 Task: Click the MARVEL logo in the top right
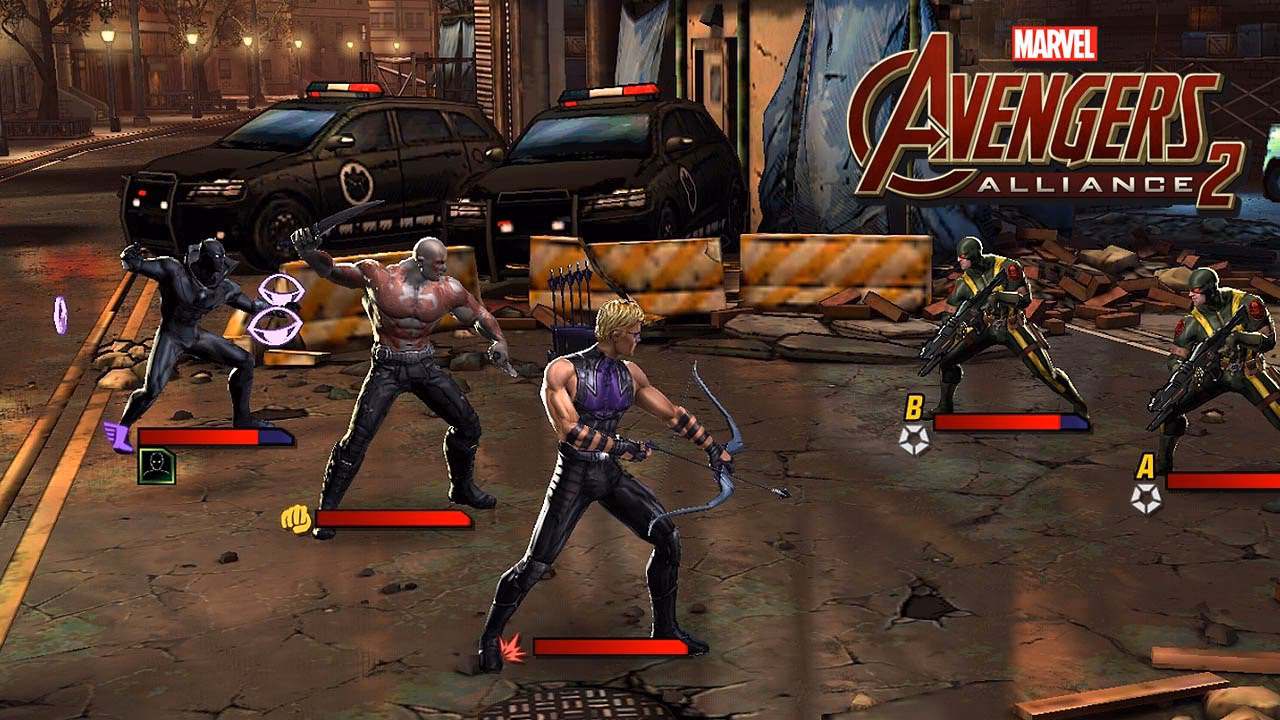click(1053, 43)
